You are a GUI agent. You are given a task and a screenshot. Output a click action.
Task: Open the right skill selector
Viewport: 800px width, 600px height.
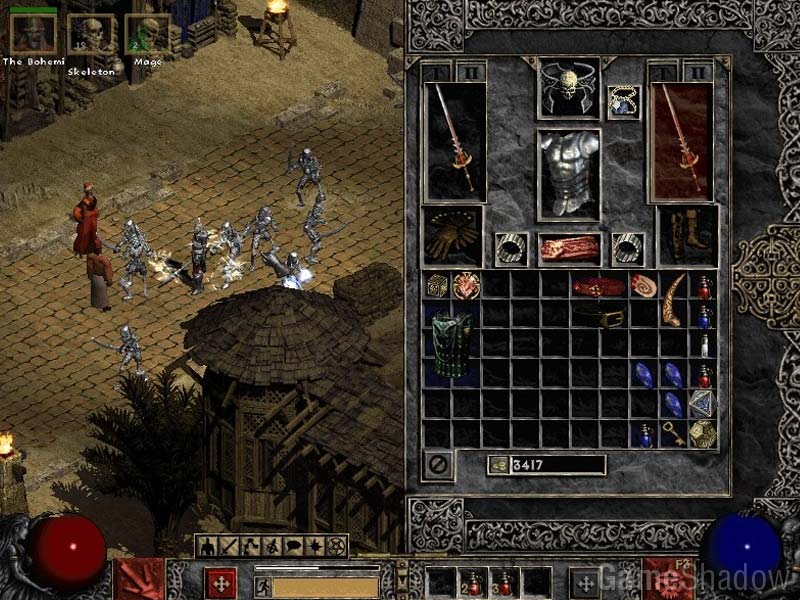669,580
